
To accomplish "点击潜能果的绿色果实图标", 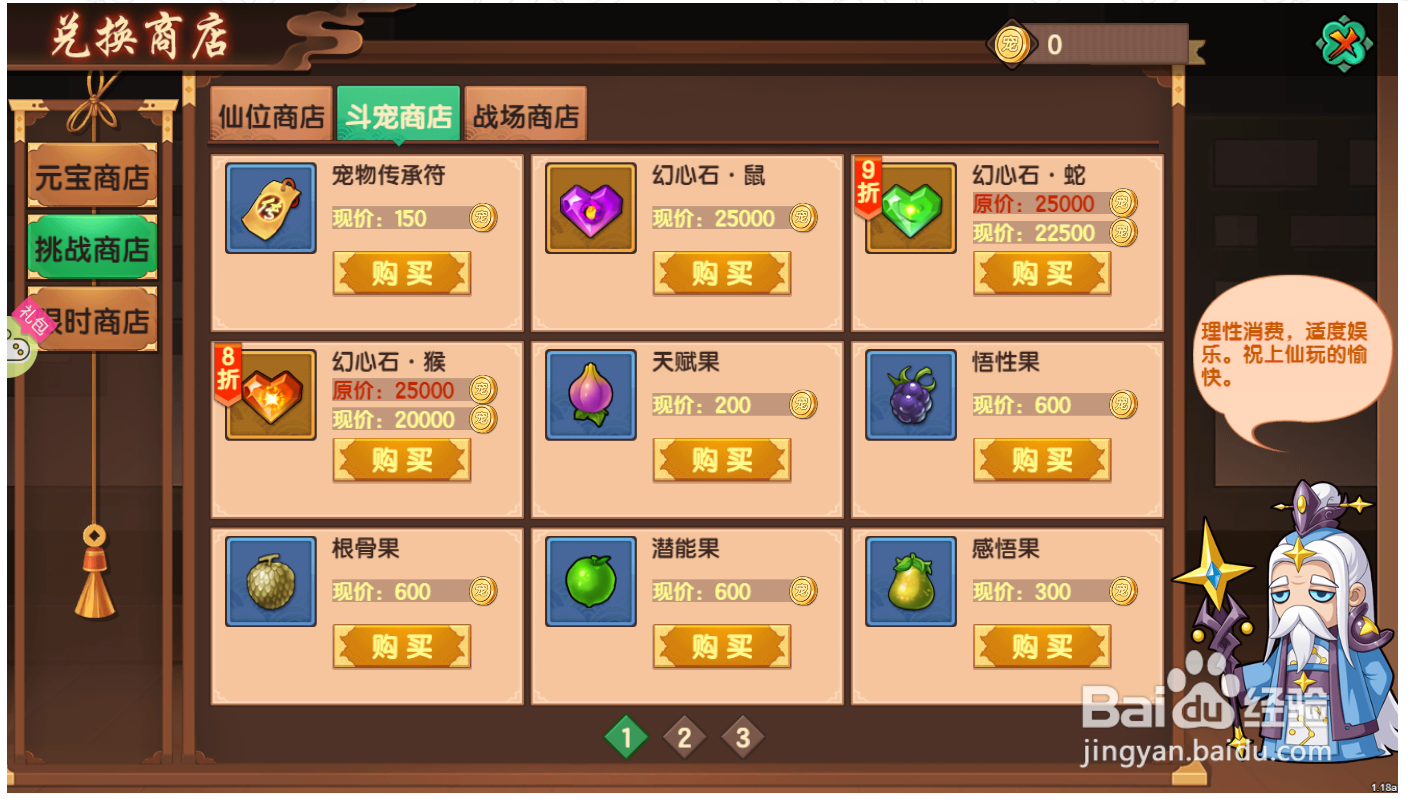I will click(590, 581).
